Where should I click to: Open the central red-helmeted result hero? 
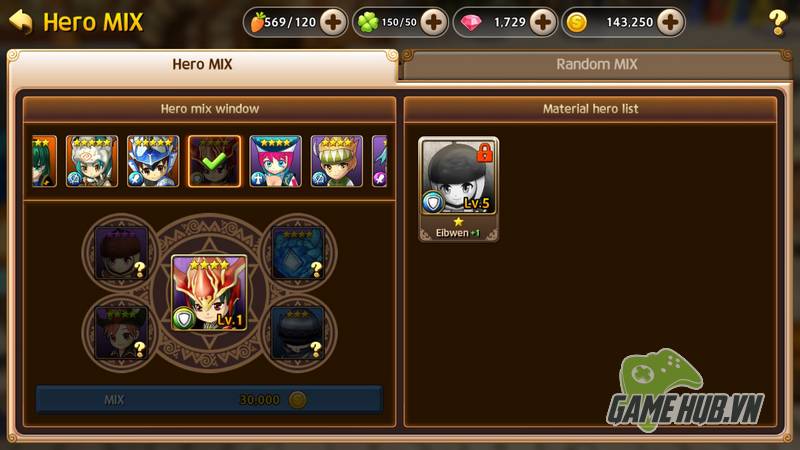(x=209, y=292)
